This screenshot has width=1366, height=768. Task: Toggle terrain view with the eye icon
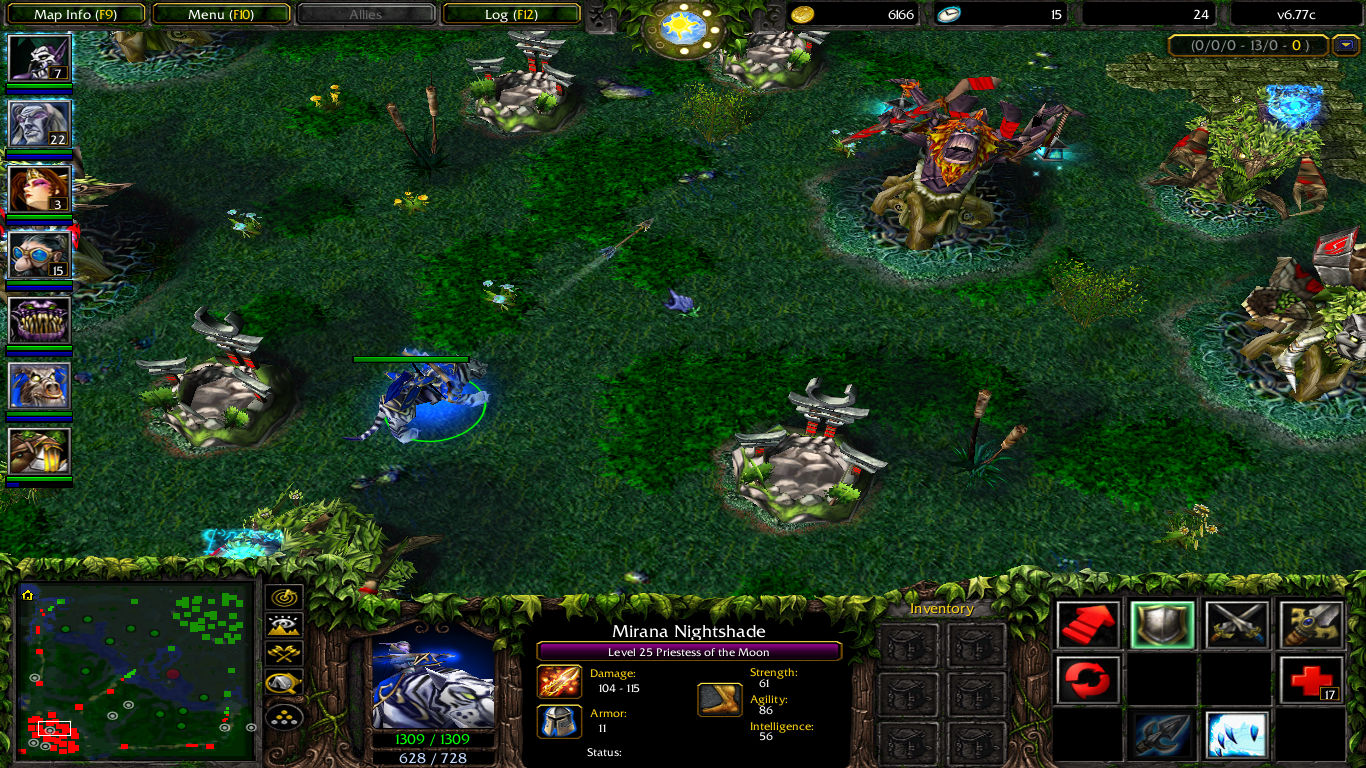pyautogui.click(x=283, y=625)
